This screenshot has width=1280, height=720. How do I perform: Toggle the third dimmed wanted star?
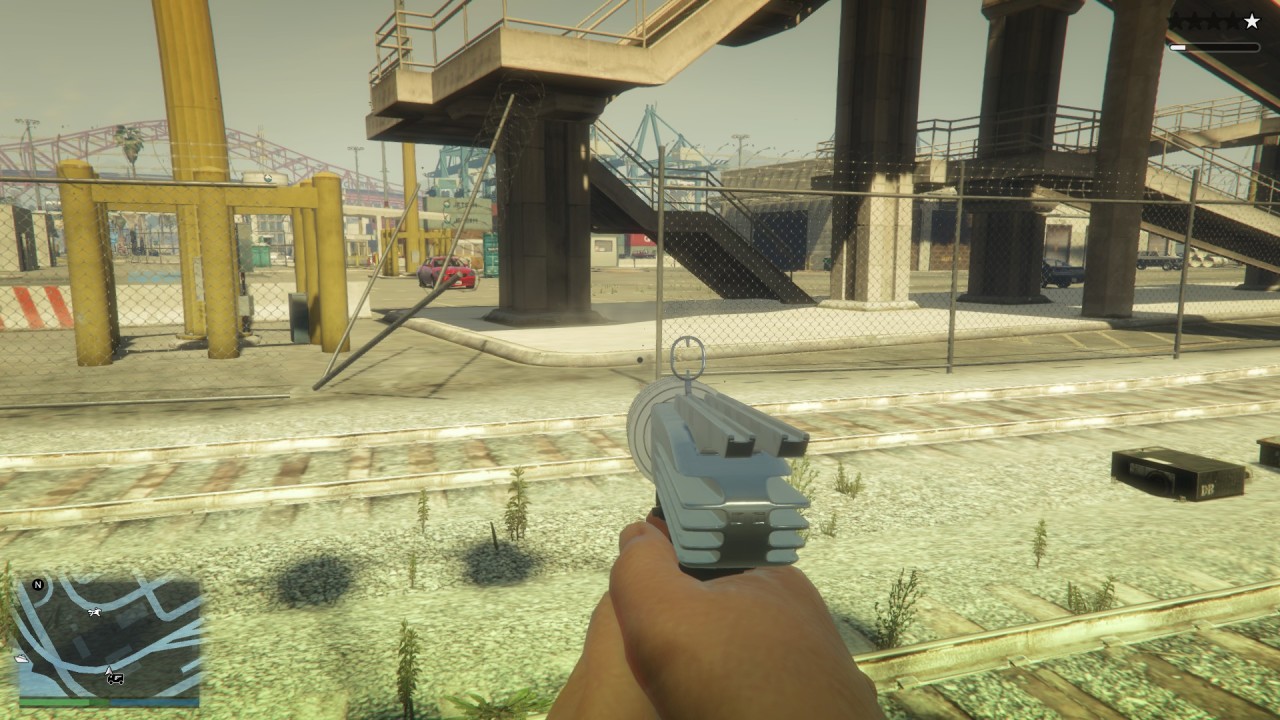tap(1213, 20)
